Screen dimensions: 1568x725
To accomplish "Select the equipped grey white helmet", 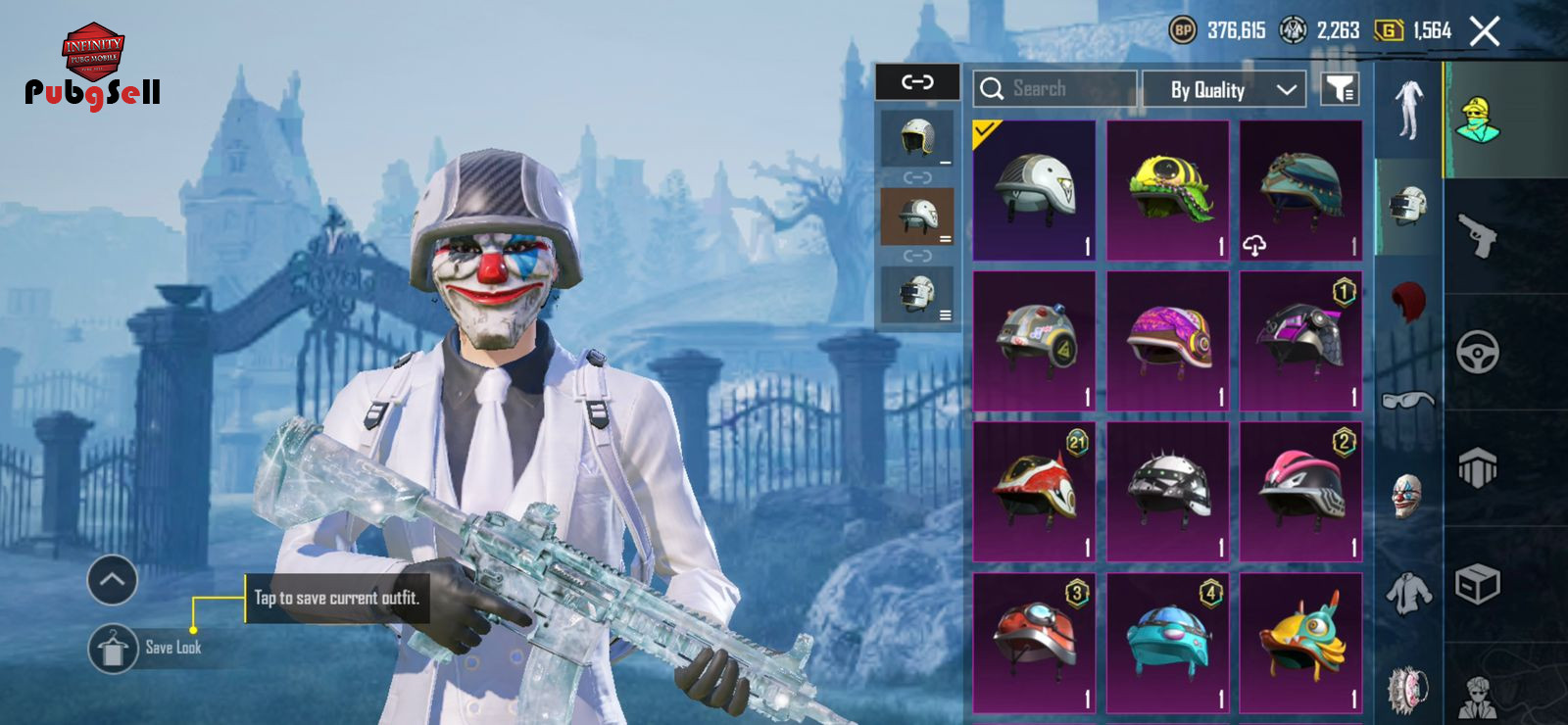I will (x=1034, y=191).
